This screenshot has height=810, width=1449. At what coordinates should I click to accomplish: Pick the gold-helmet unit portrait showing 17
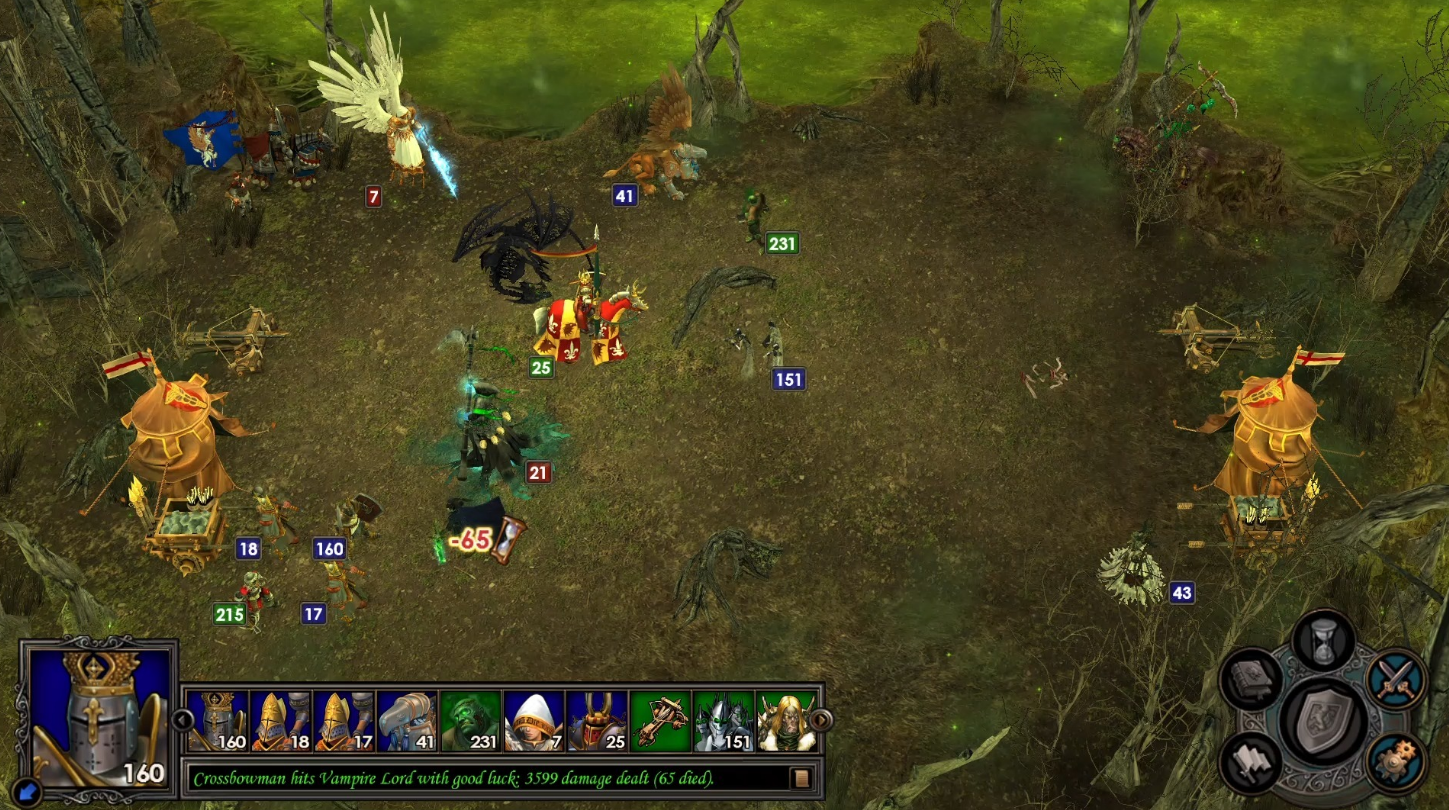pyautogui.click(x=344, y=721)
